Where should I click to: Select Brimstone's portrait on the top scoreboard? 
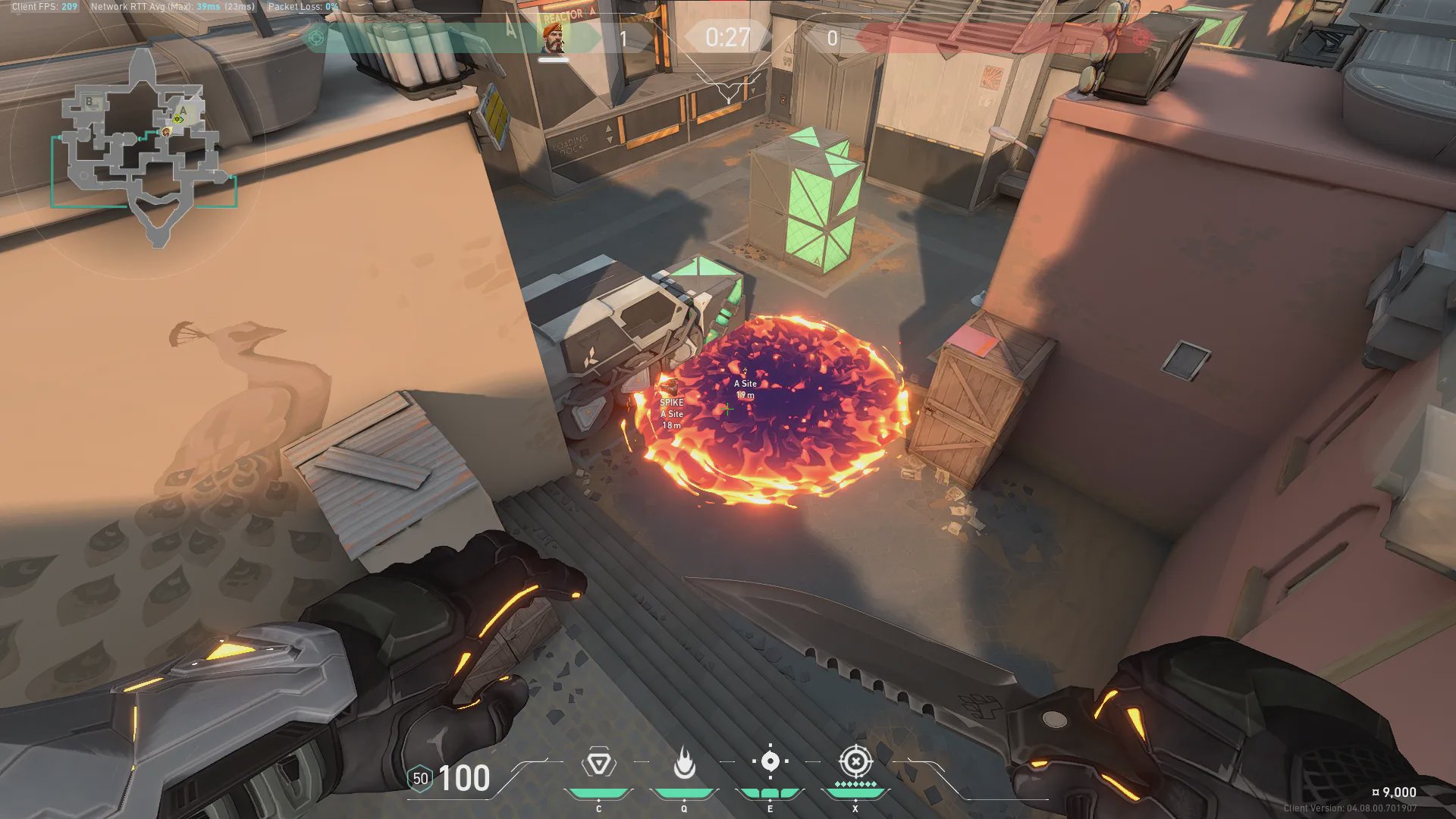tap(554, 36)
